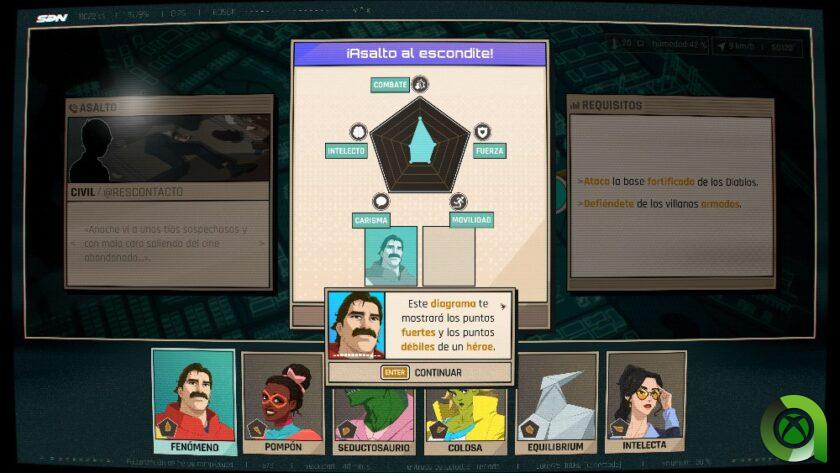Click the Fuerza stat label

(x=490, y=151)
